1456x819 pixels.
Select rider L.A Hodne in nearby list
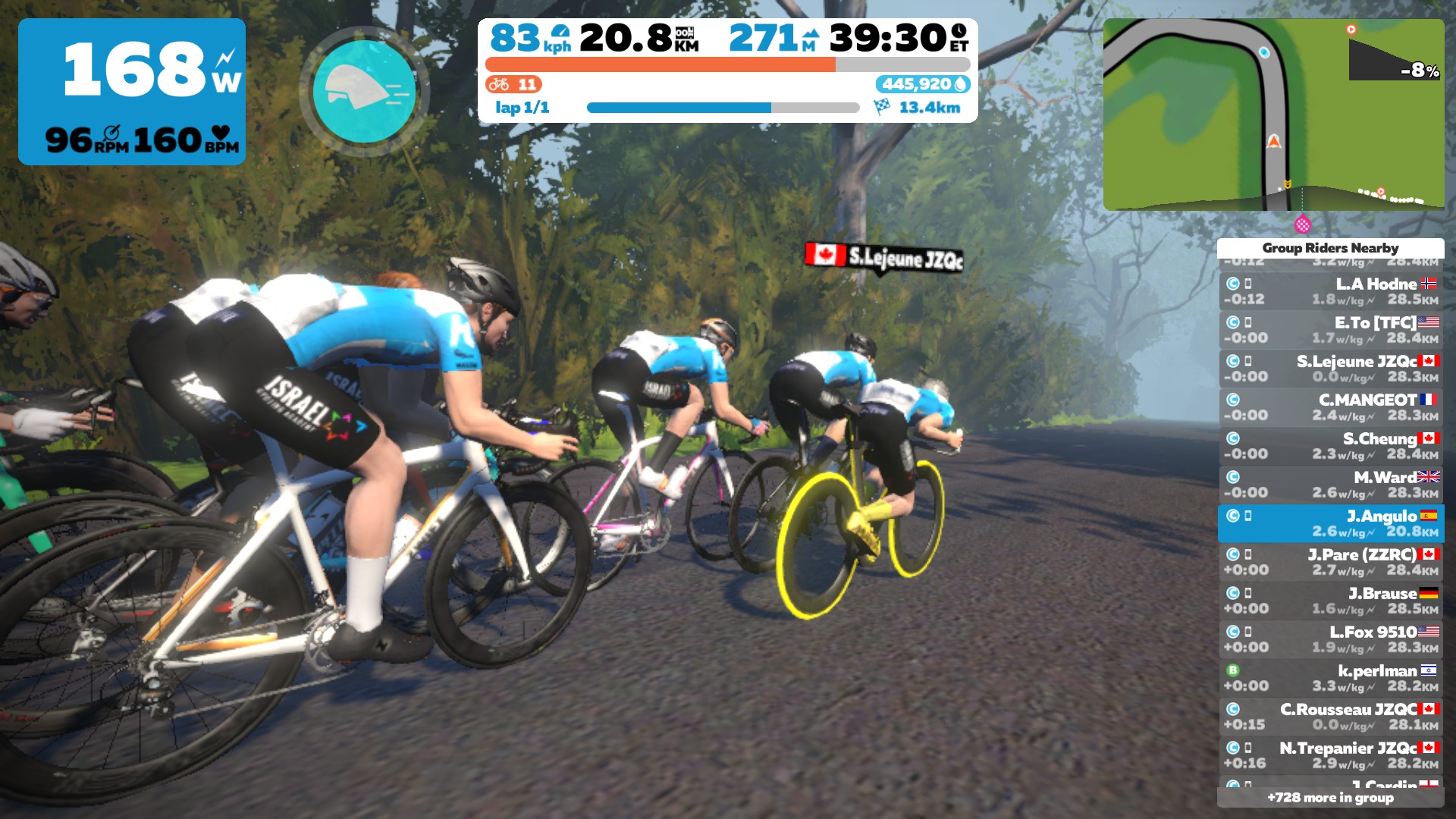tap(1330, 291)
